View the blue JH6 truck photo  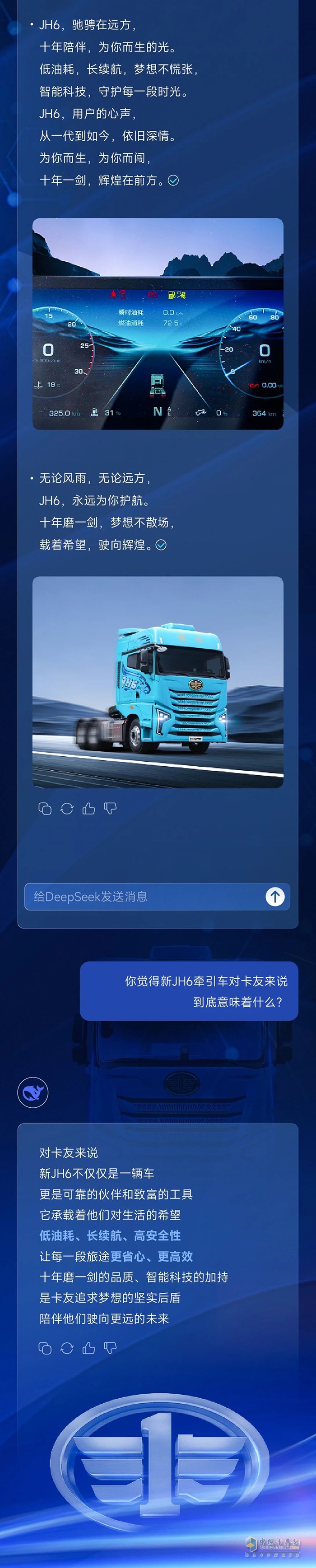pyautogui.click(x=158, y=682)
